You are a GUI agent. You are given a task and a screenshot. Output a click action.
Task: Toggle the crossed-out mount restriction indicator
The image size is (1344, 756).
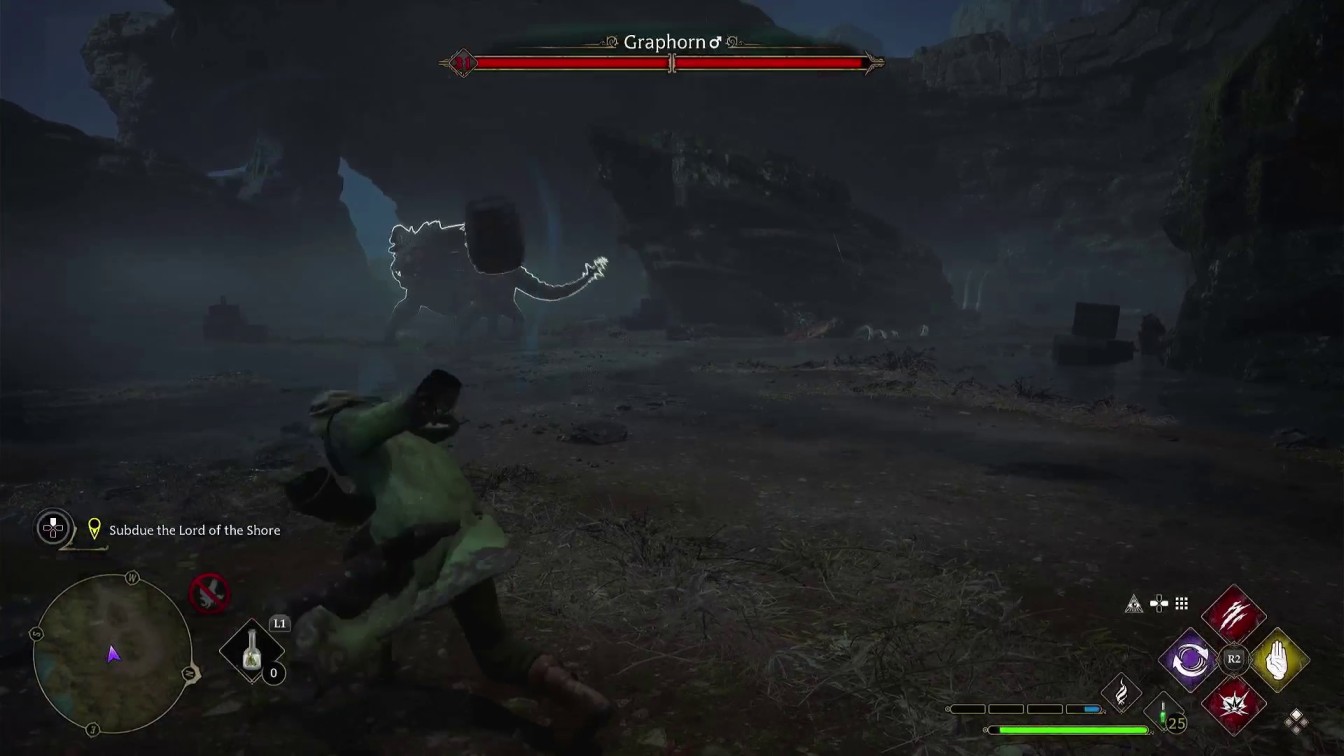pyautogui.click(x=207, y=595)
